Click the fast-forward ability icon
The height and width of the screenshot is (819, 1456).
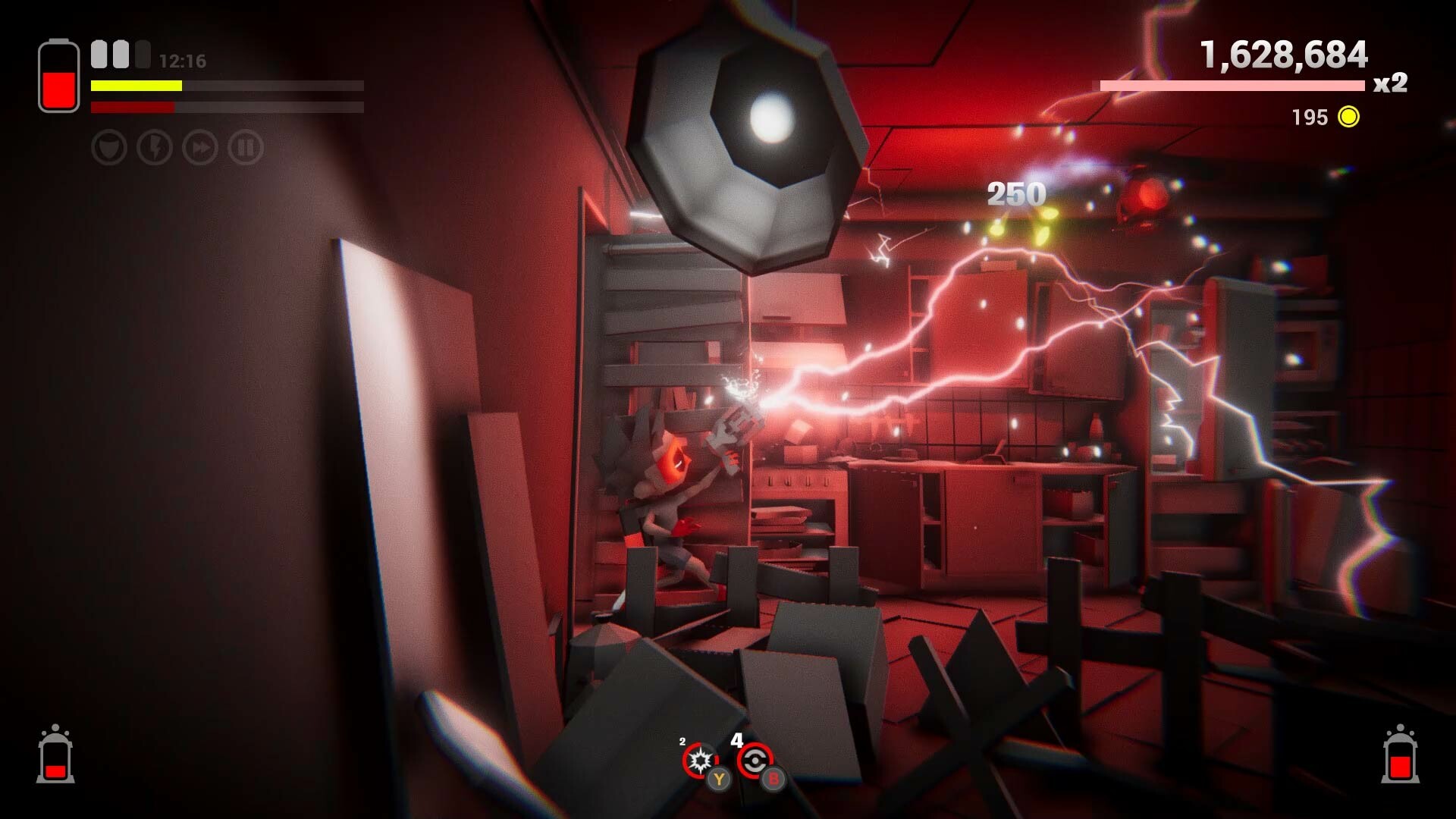click(x=199, y=149)
